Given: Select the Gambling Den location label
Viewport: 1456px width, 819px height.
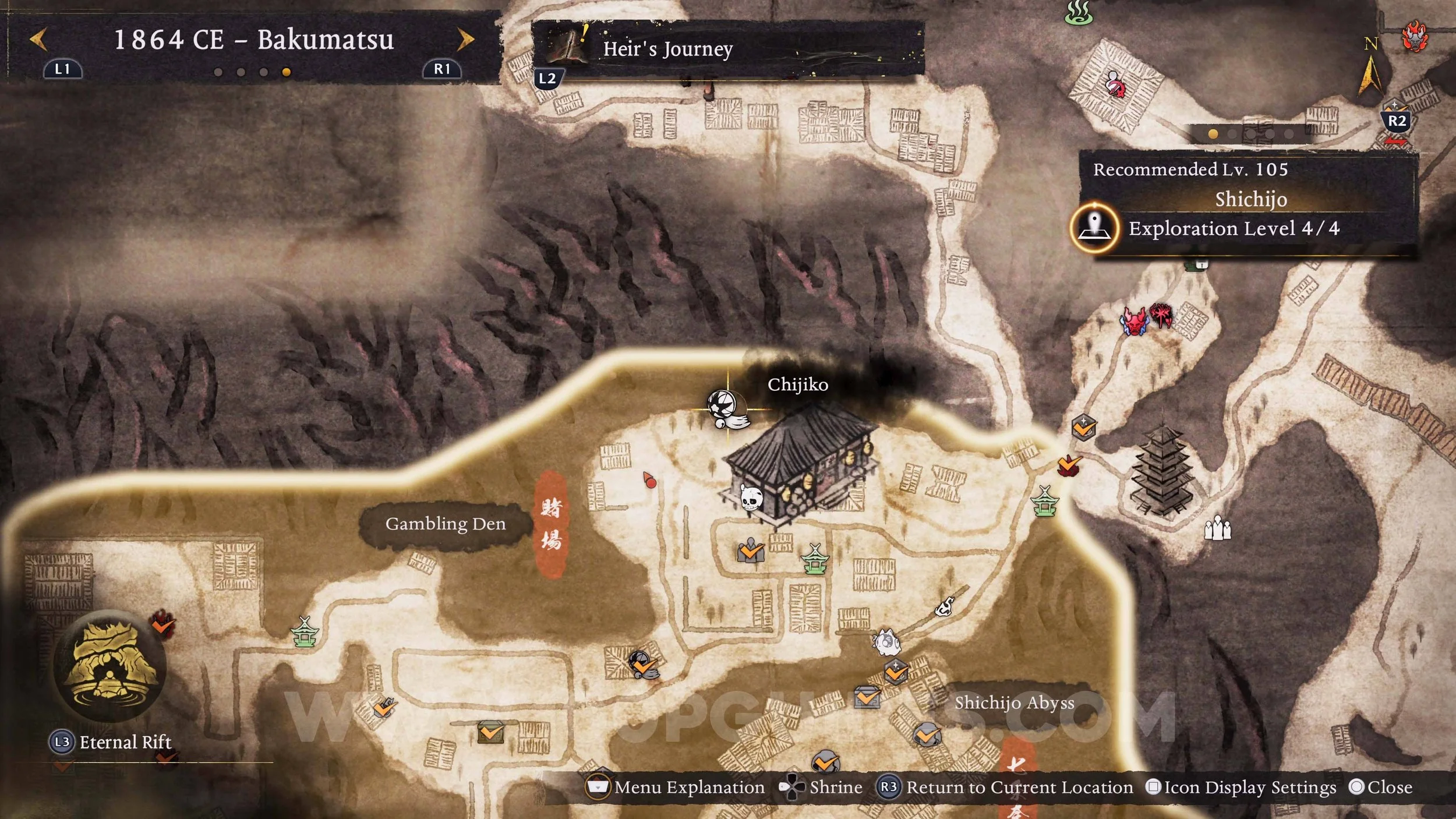Looking at the screenshot, I should tap(445, 524).
